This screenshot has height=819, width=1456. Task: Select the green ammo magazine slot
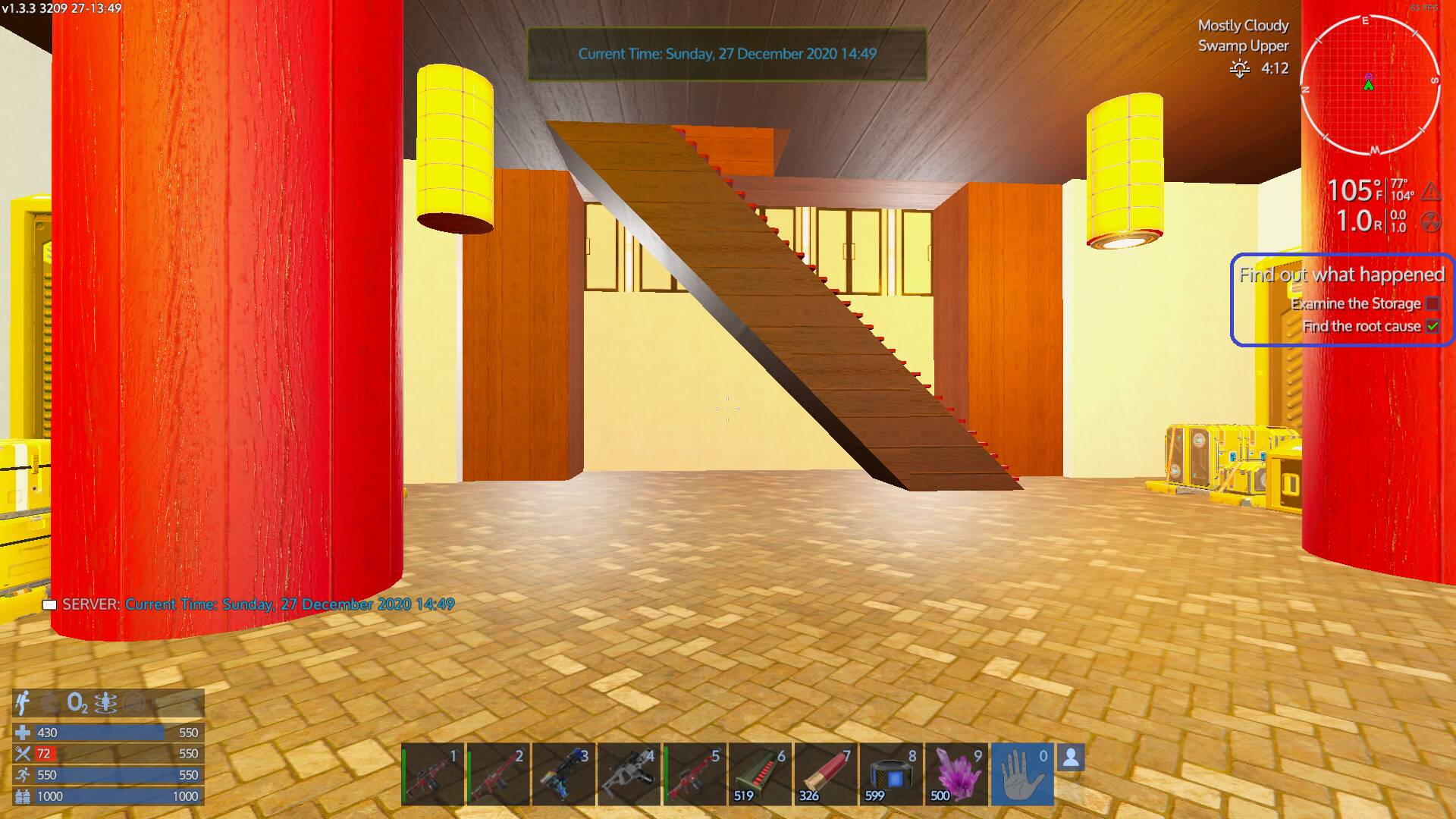[x=760, y=774]
